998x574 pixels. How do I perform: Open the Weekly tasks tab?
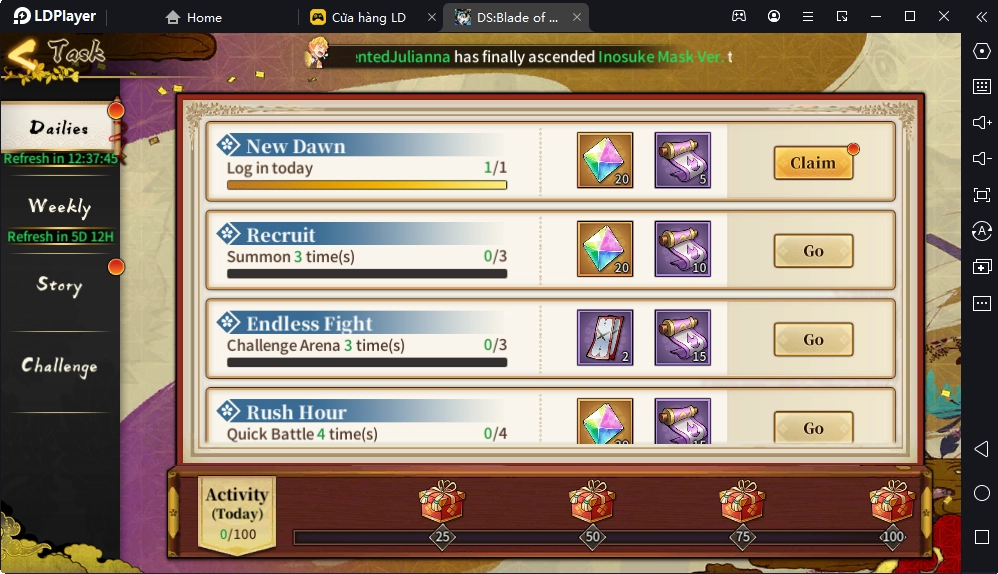point(59,207)
